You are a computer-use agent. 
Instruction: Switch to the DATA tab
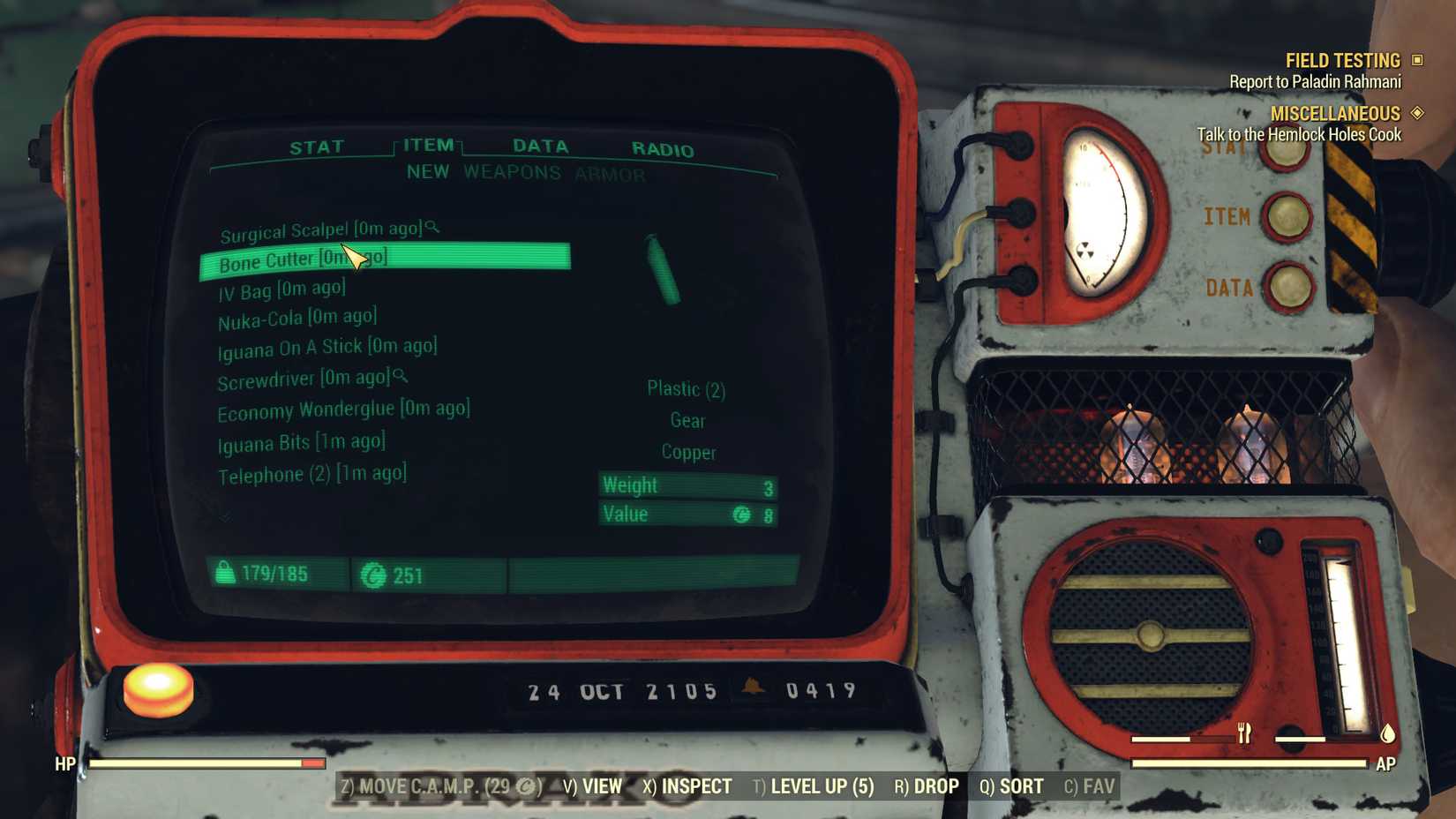pyautogui.click(x=540, y=146)
